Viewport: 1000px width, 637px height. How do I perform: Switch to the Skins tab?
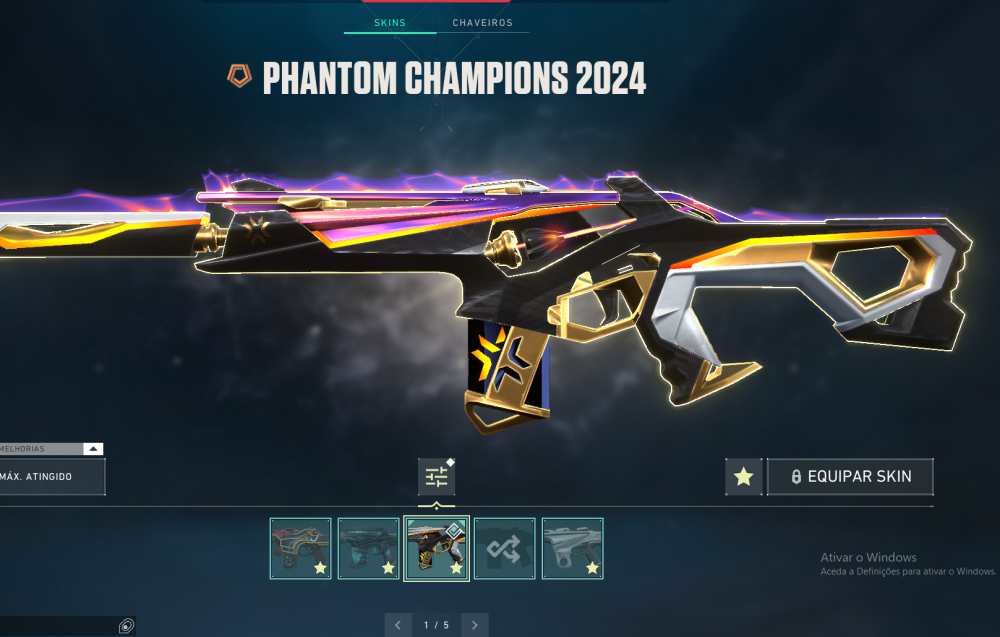[390, 22]
